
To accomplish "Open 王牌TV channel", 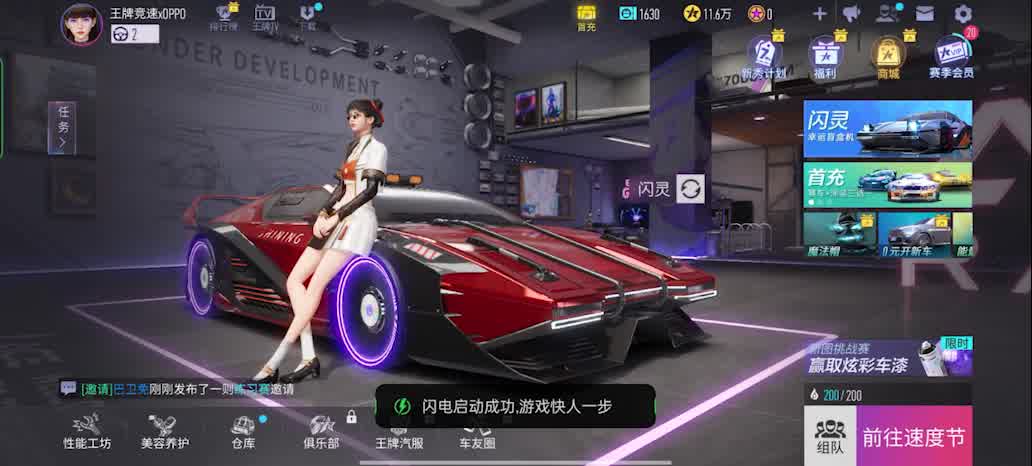I will point(265,17).
